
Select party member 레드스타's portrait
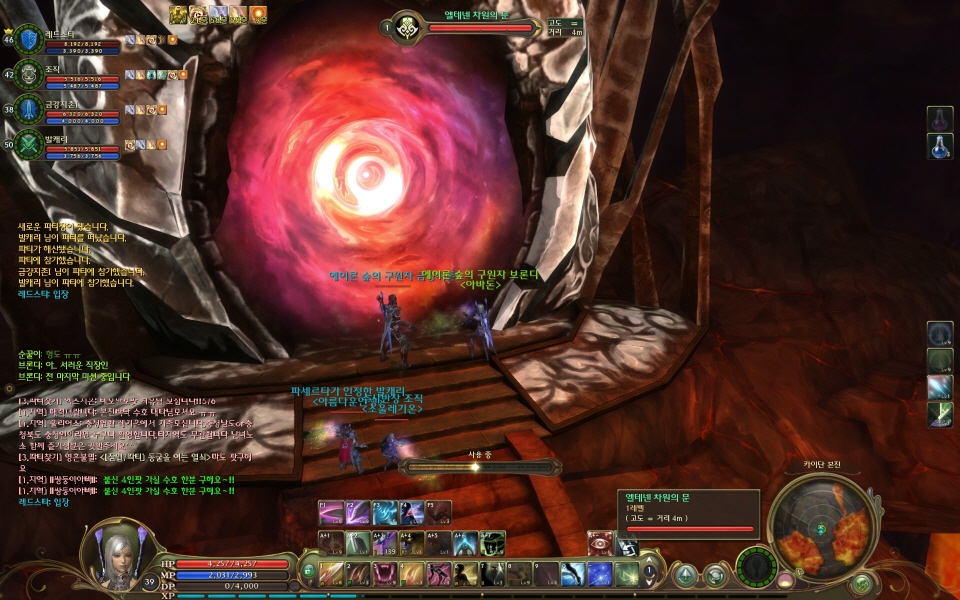click(x=30, y=39)
